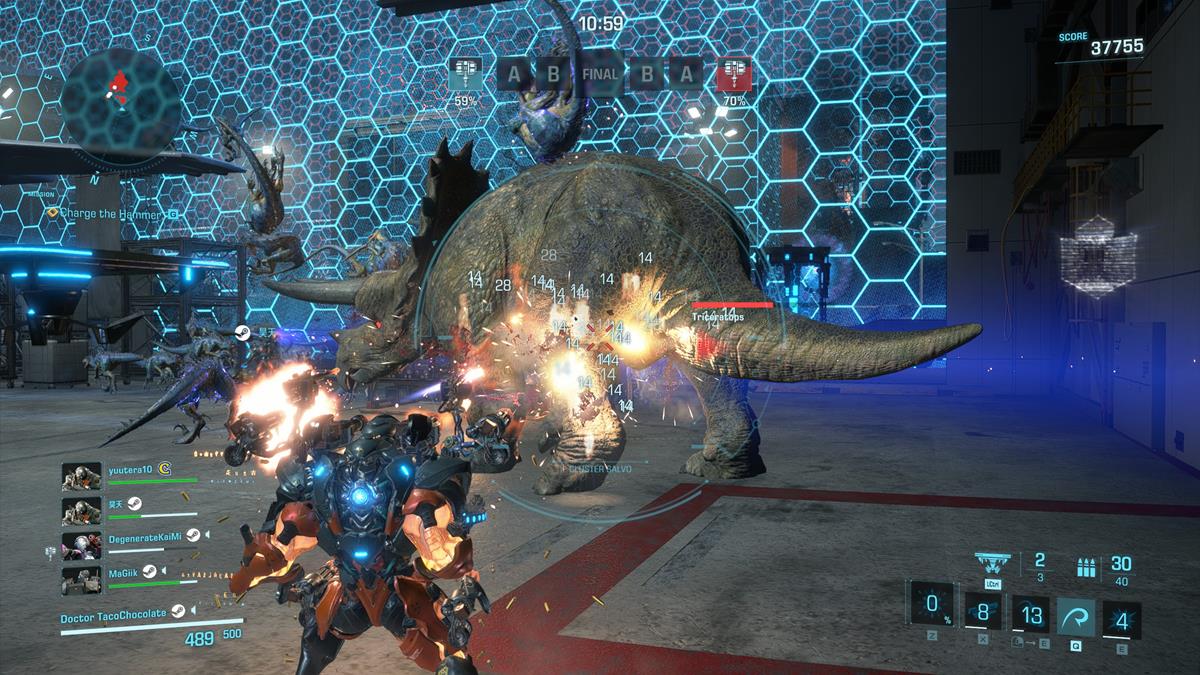Activate the burst ability on 4-second cooldown
The width and height of the screenshot is (1200, 675).
point(1121,620)
